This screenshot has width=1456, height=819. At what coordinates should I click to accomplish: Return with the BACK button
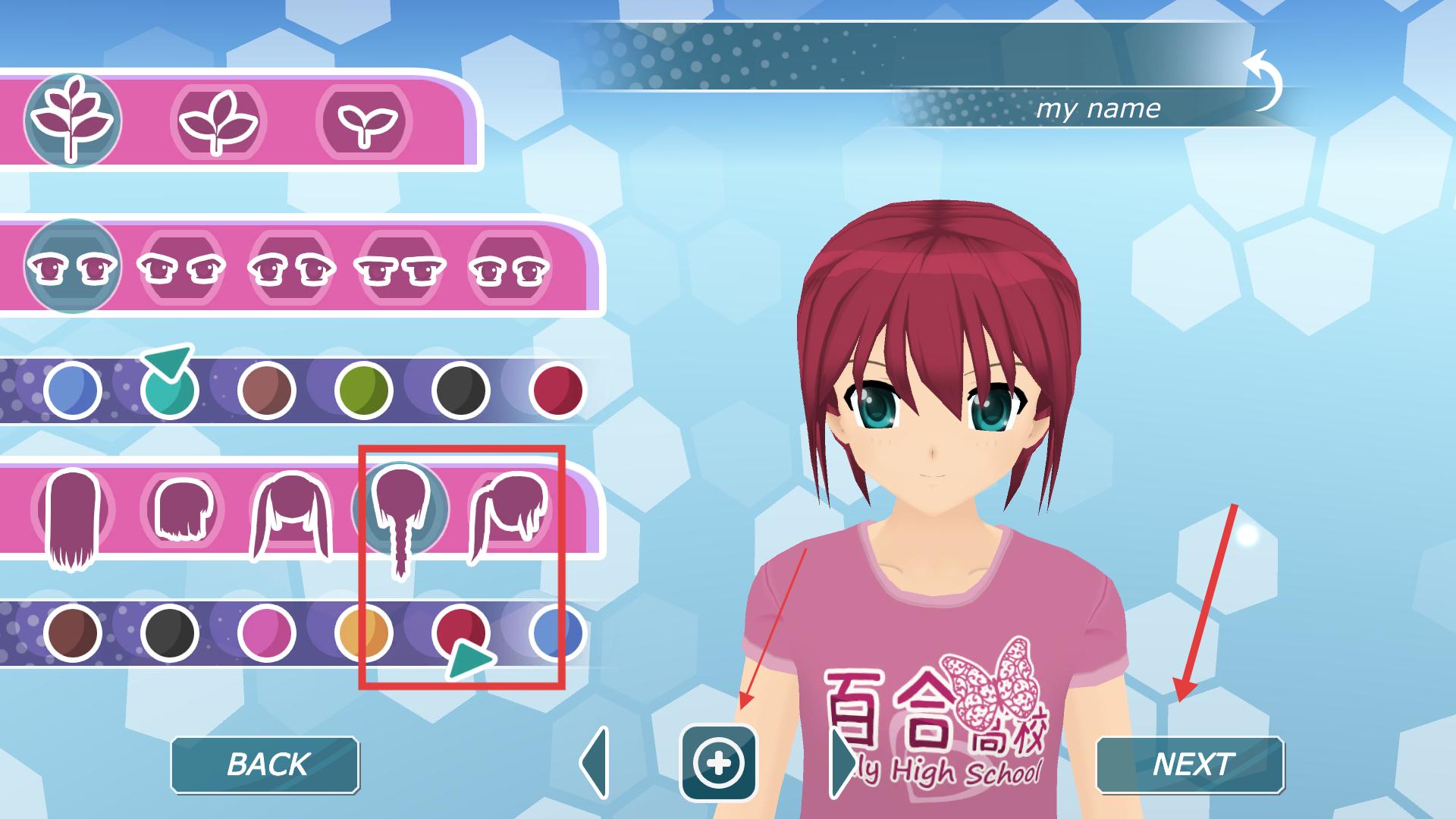point(265,764)
